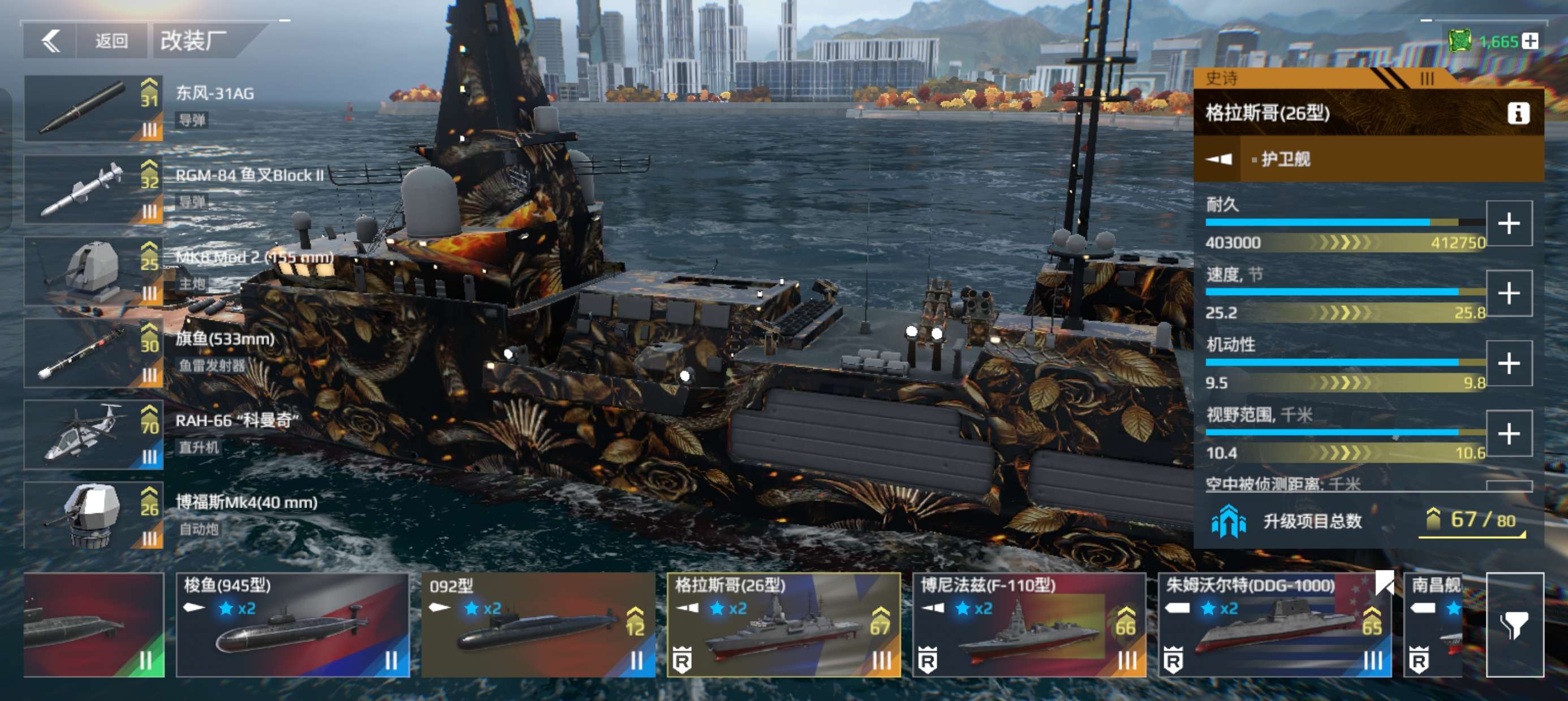Select the 旗鱼 533mm torpedo slot
This screenshot has height=701, width=1568.
click(94, 353)
